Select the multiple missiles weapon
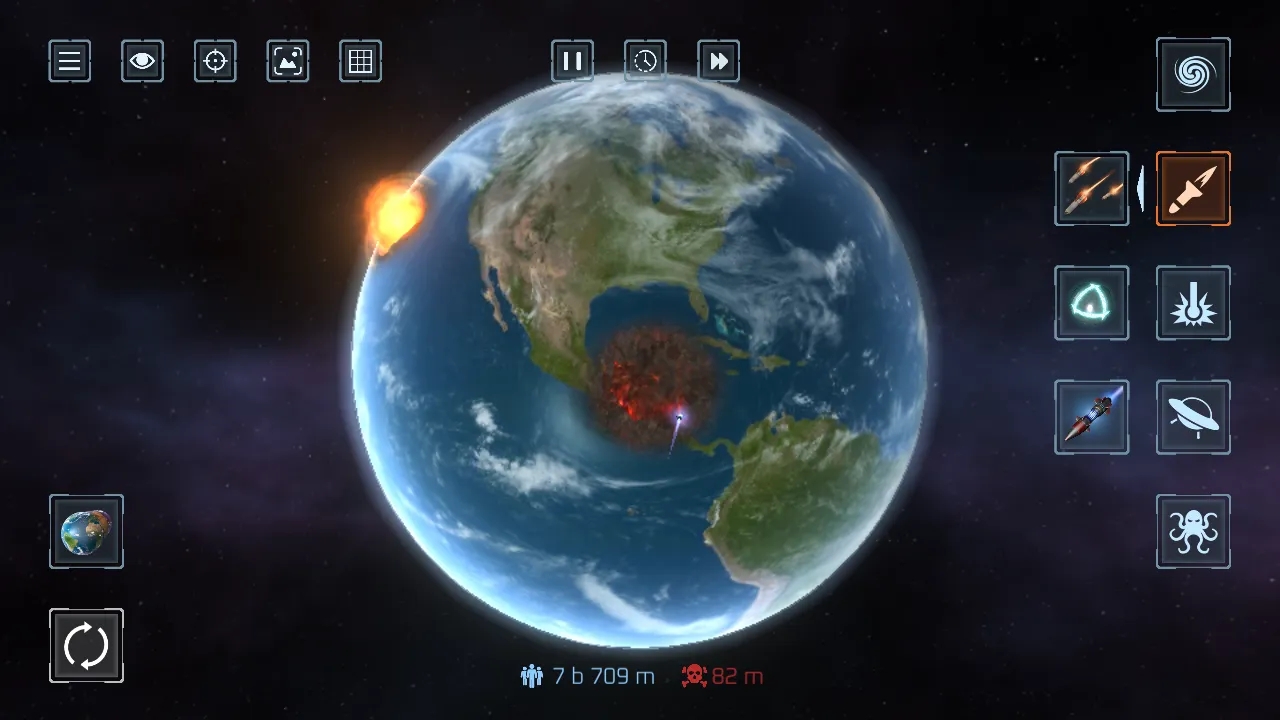 [x=1091, y=188]
